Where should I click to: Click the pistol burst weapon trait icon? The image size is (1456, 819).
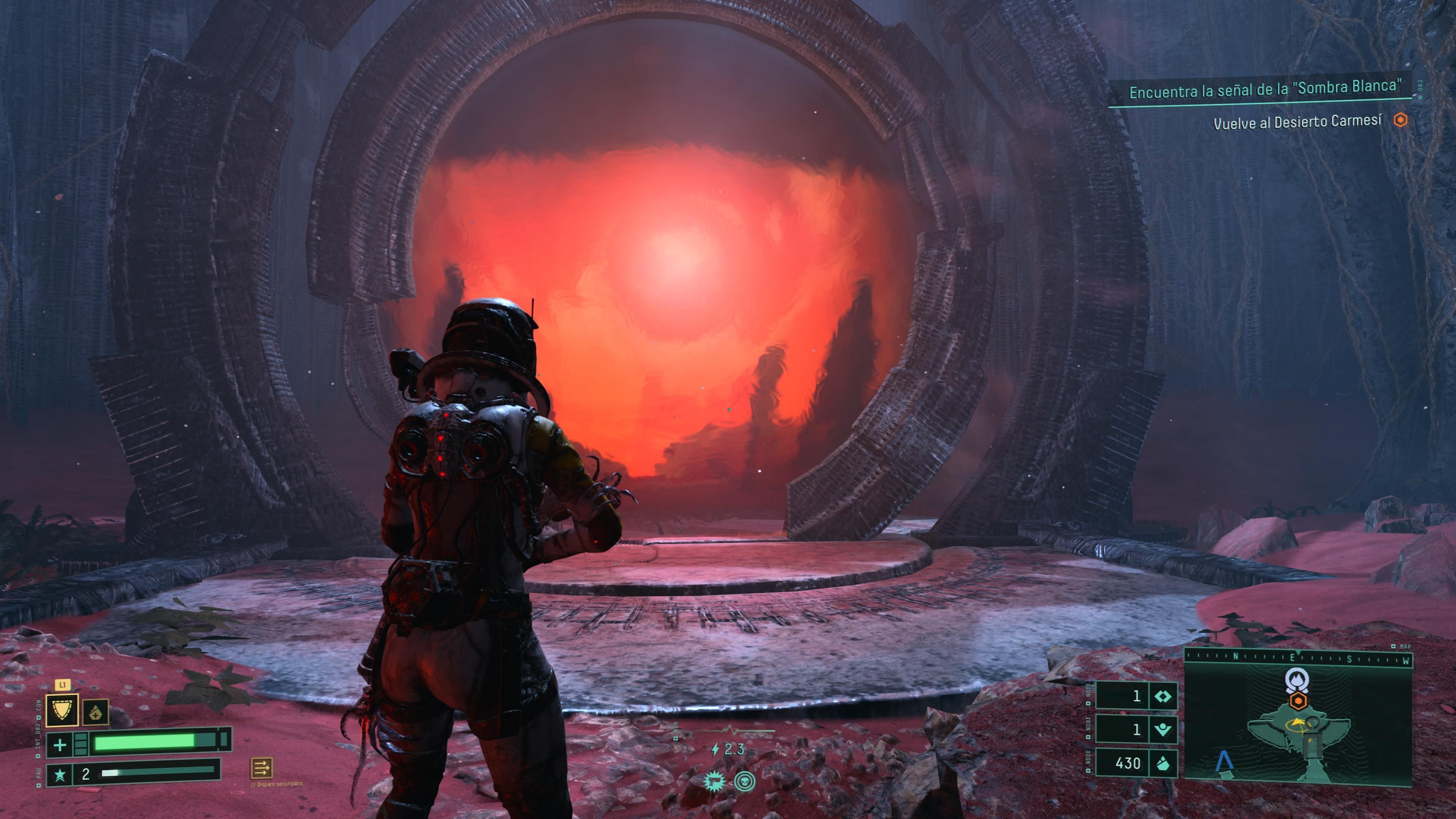point(714,781)
